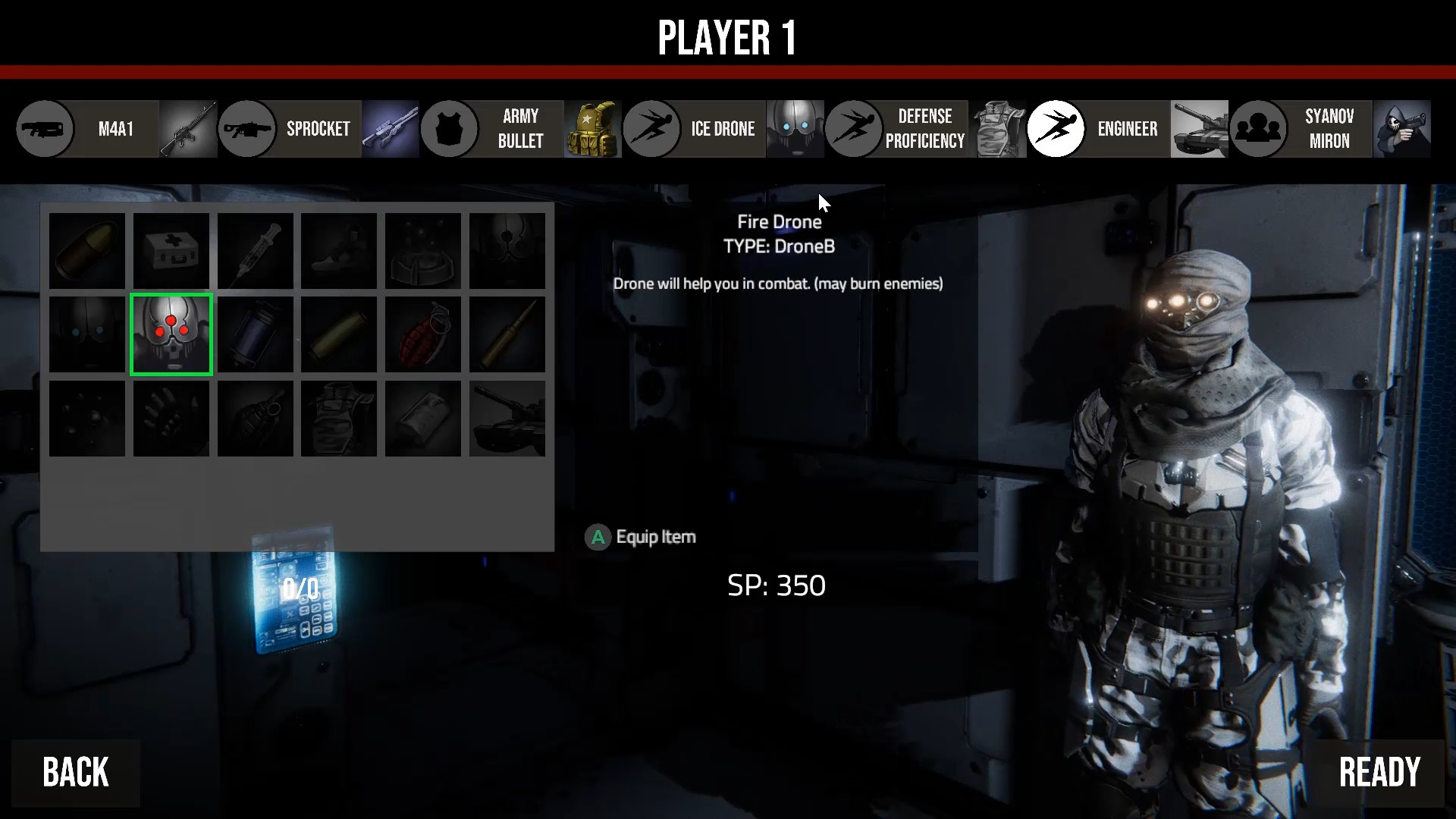The height and width of the screenshot is (819, 1456).
Task: Click the rifle bullet item in the grid
Action: coord(507,334)
